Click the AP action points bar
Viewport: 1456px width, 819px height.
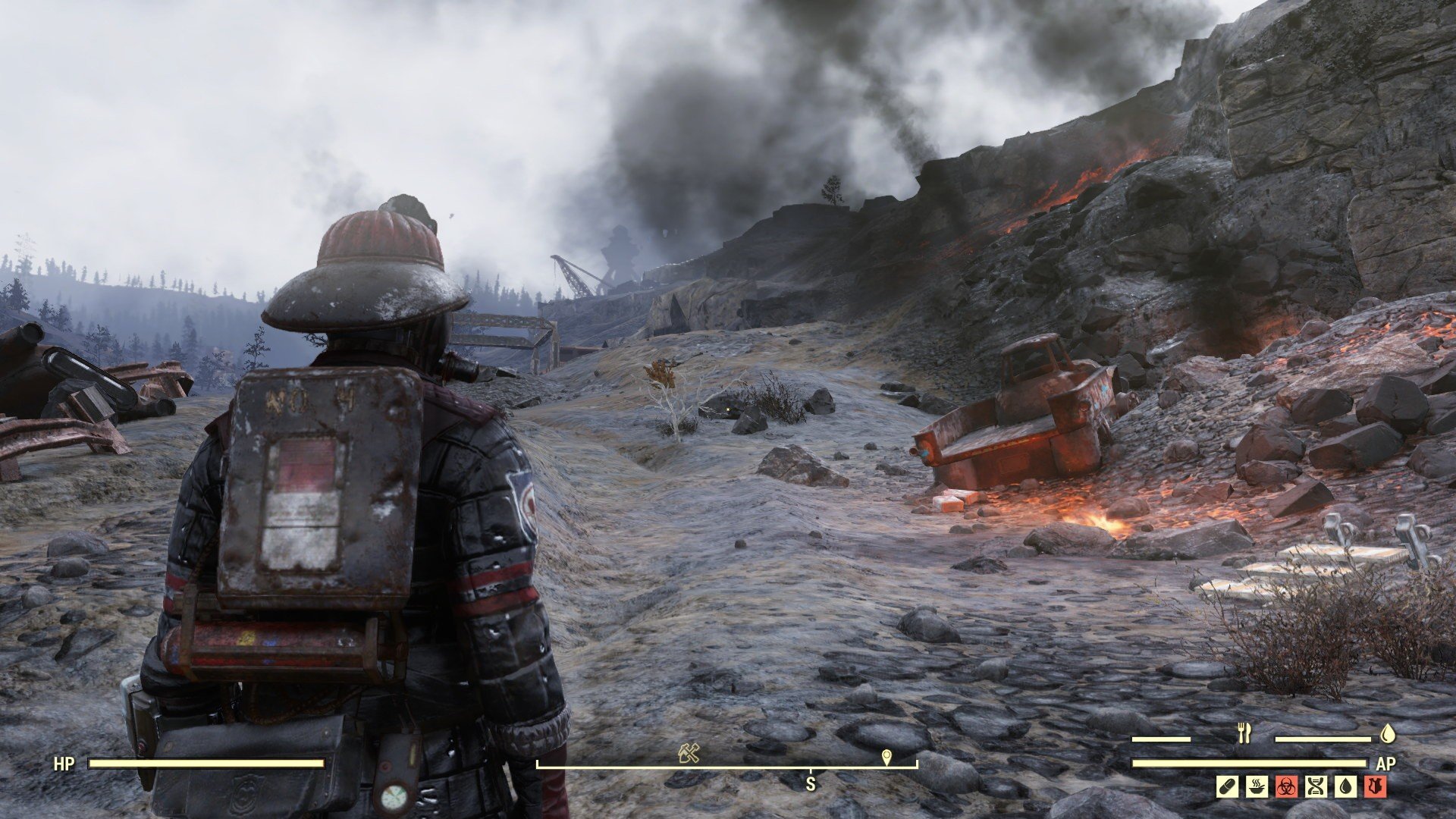point(1251,764)
